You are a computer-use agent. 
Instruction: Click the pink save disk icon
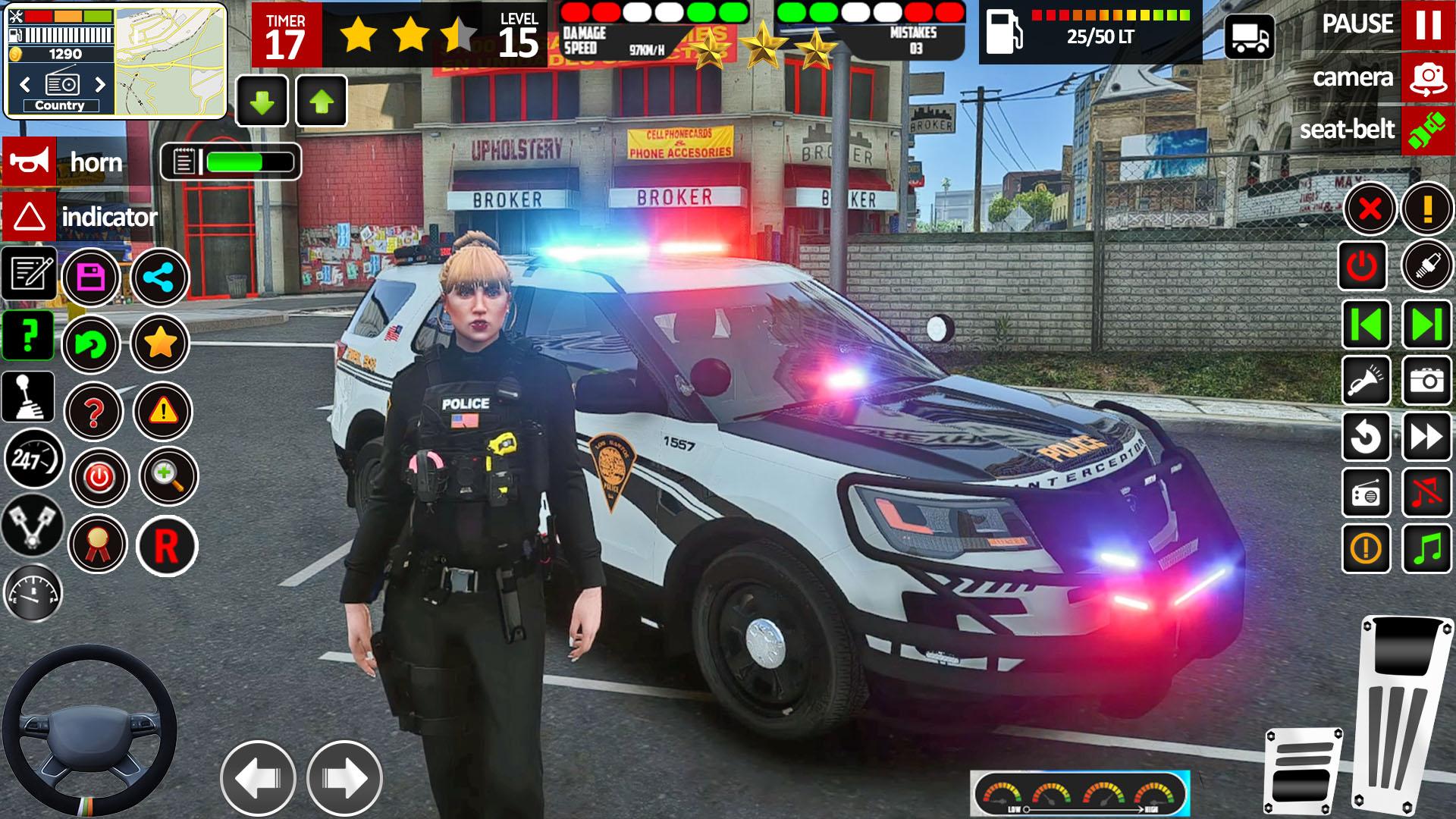pos(91,278)
